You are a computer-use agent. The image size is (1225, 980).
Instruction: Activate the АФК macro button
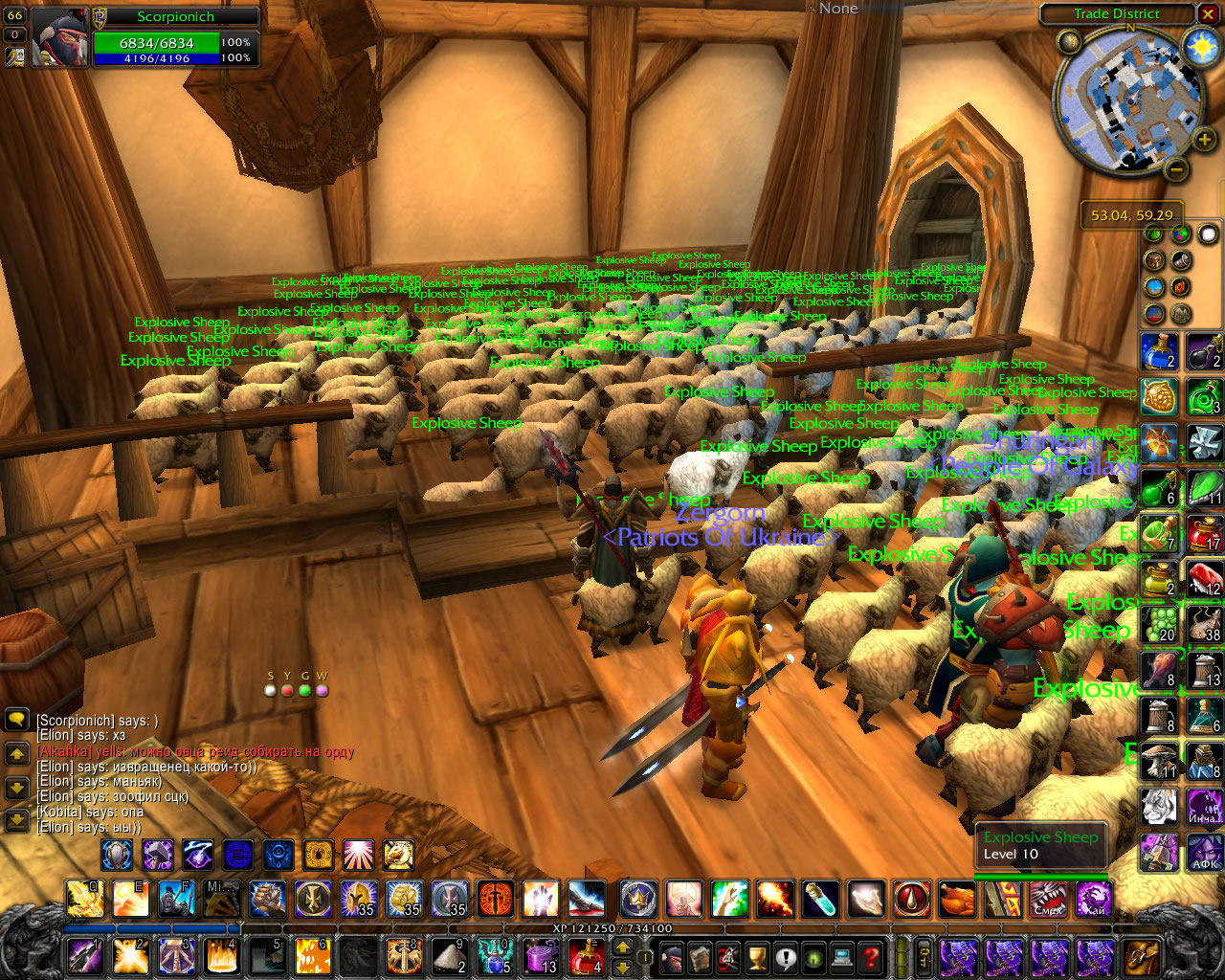(x=1204, y=852)
